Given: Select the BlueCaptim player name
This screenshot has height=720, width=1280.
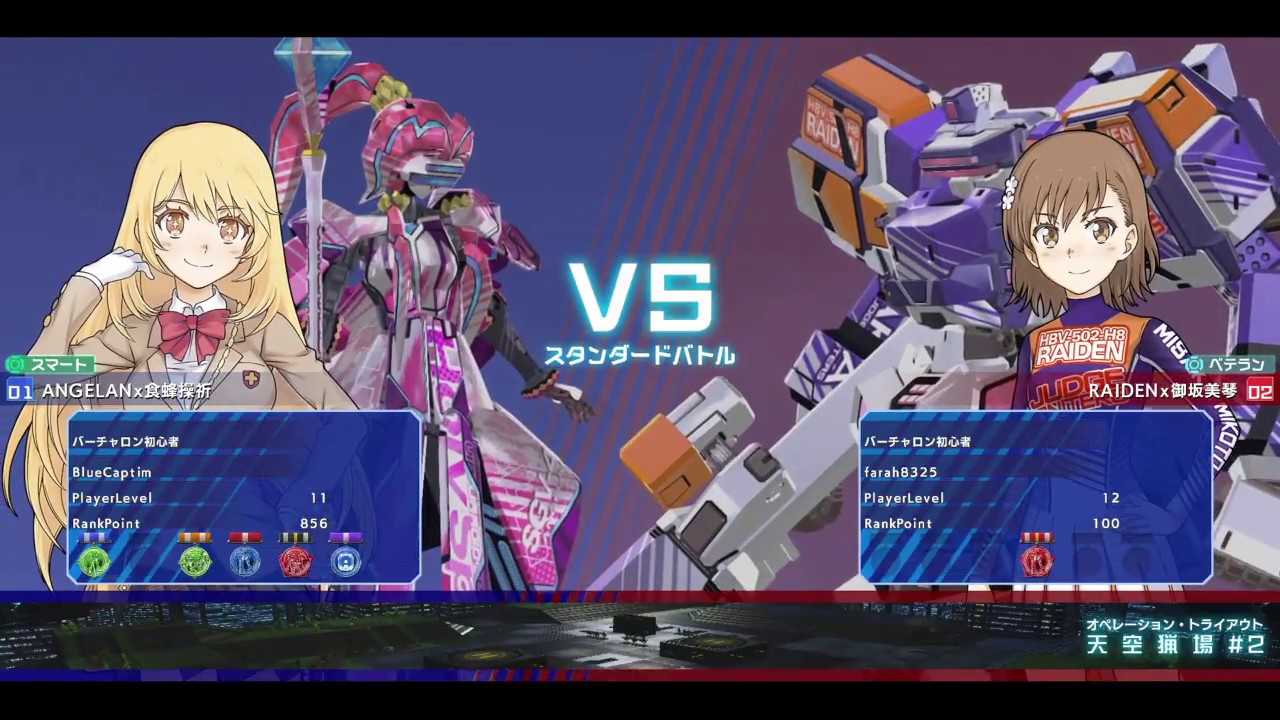Looking at the screenshot, I should point(111,473).
